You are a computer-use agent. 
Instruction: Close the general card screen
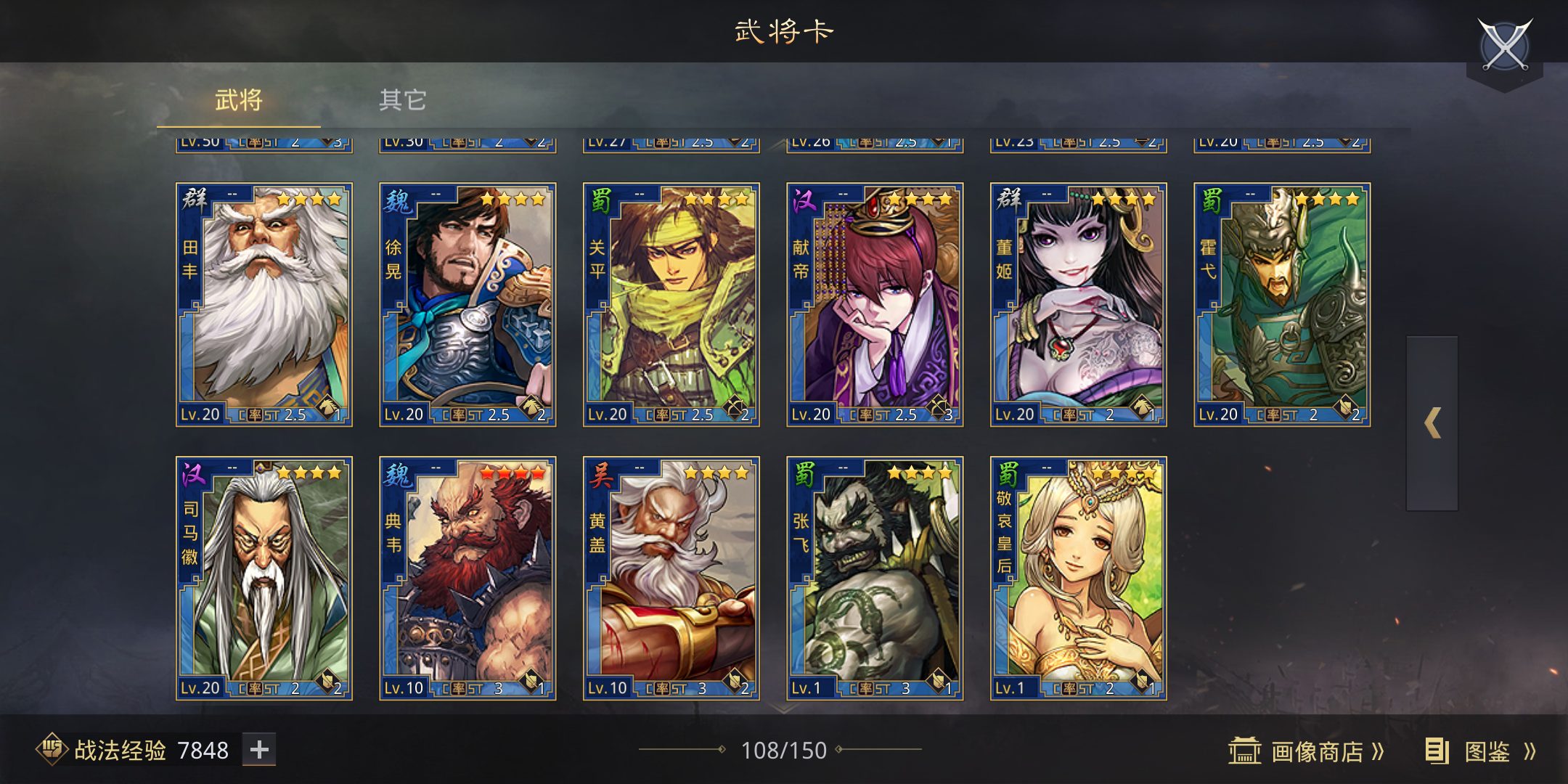1505,45
